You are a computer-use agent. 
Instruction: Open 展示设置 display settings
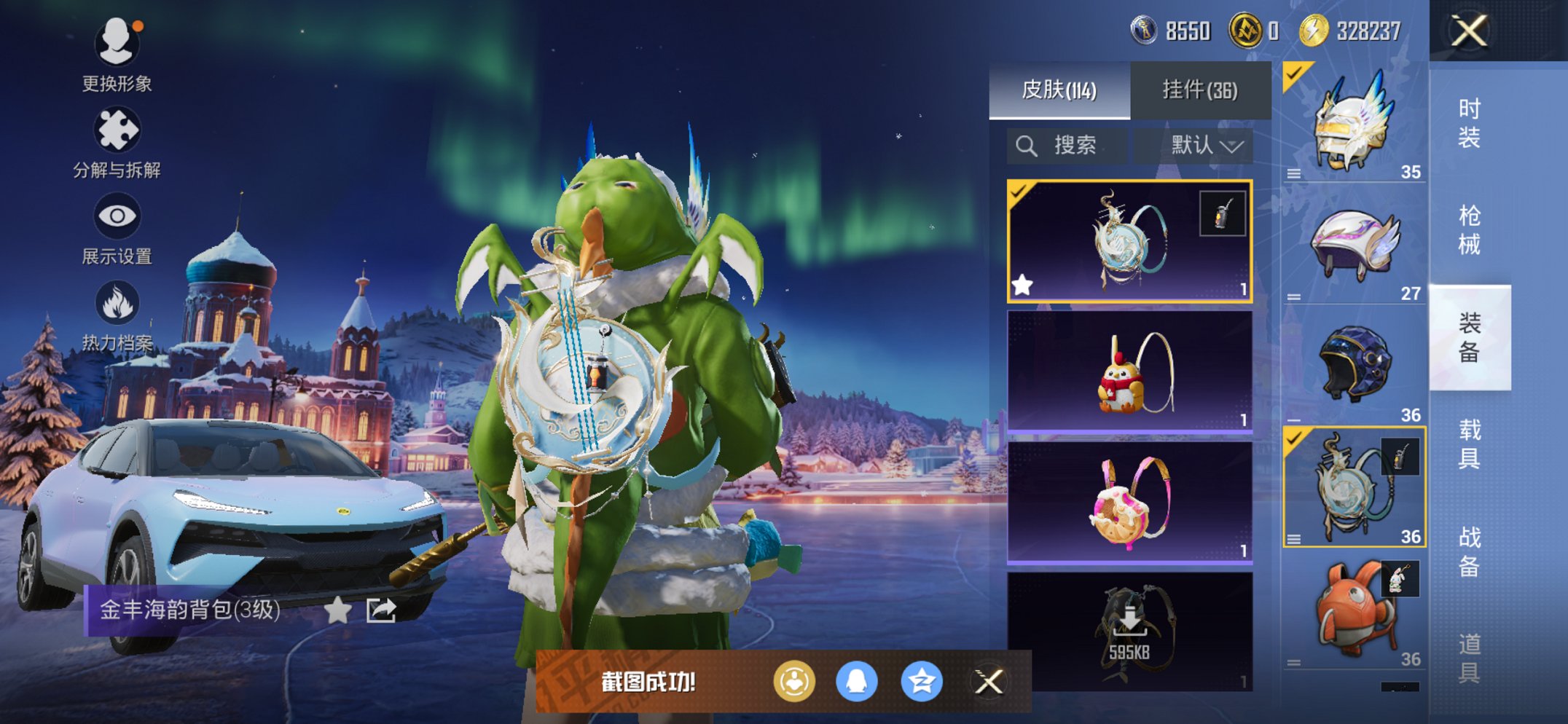[117, 228]
